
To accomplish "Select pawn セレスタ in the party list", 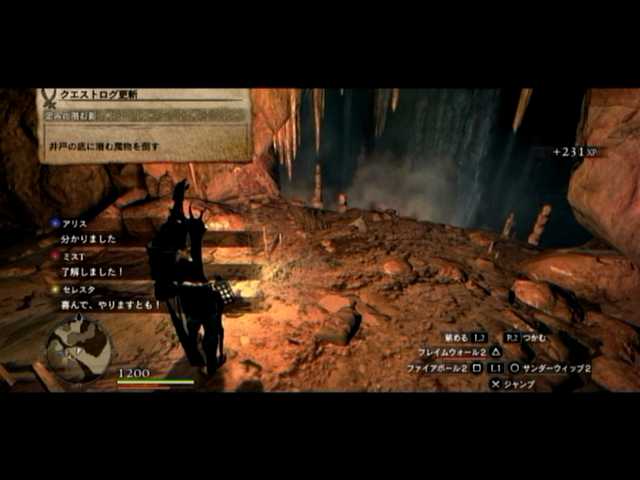I will (x=82, y=289).
